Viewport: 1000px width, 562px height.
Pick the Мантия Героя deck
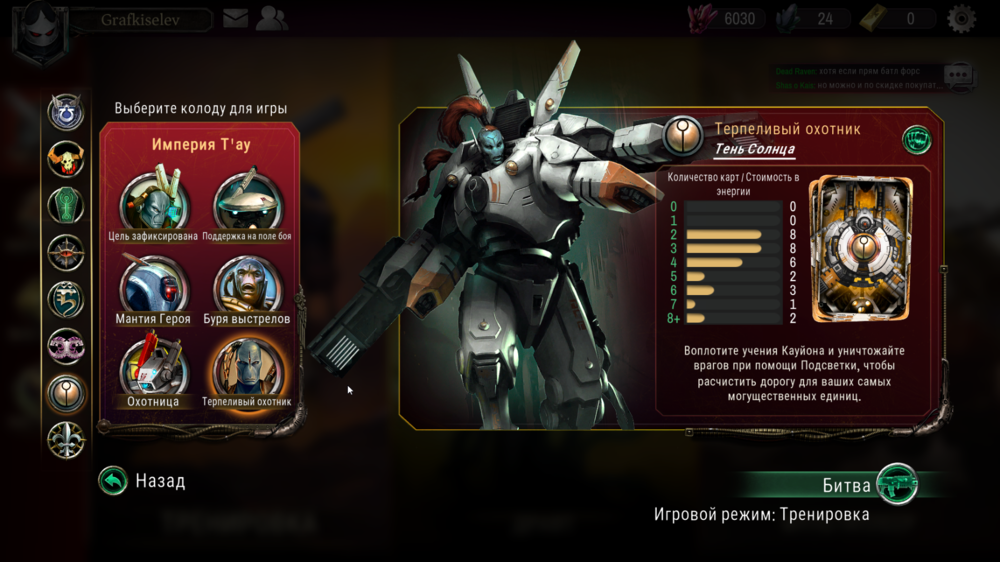click(153, 285)
